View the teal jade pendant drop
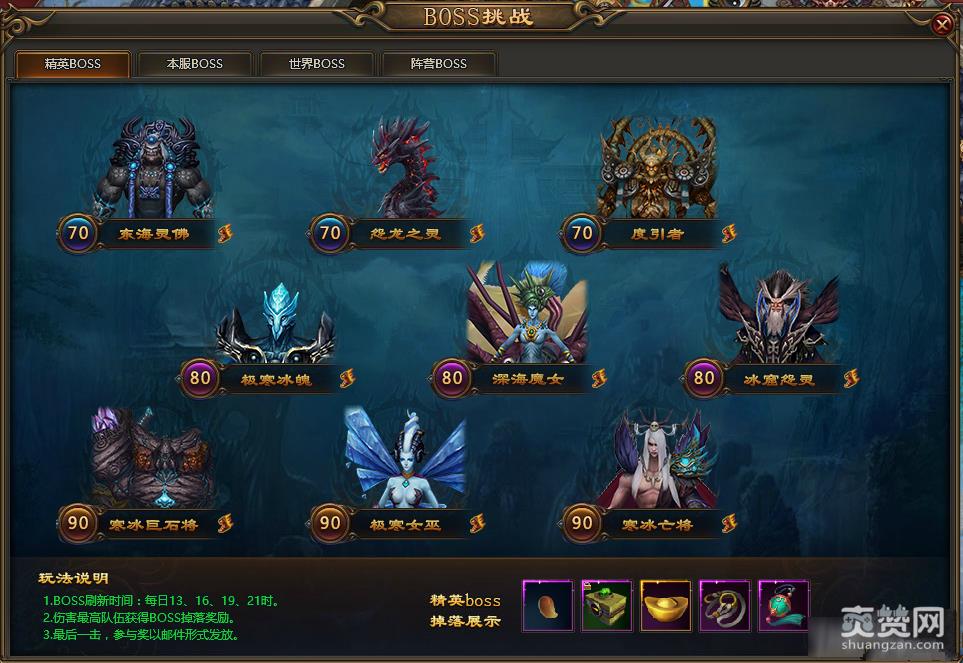The height and width of the screenshot is (663, 963). [783, 606]
